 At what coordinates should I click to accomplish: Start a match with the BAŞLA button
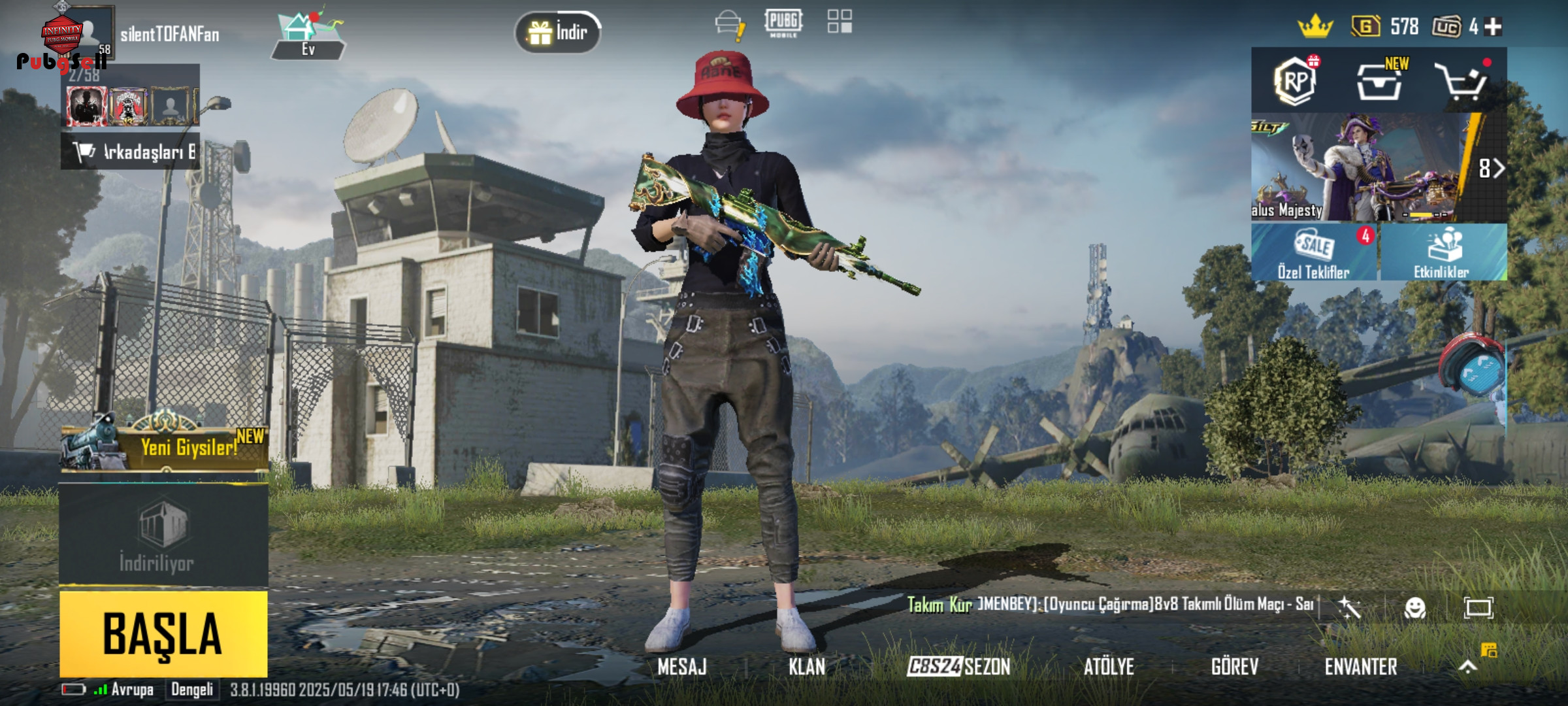pos(163,633)
